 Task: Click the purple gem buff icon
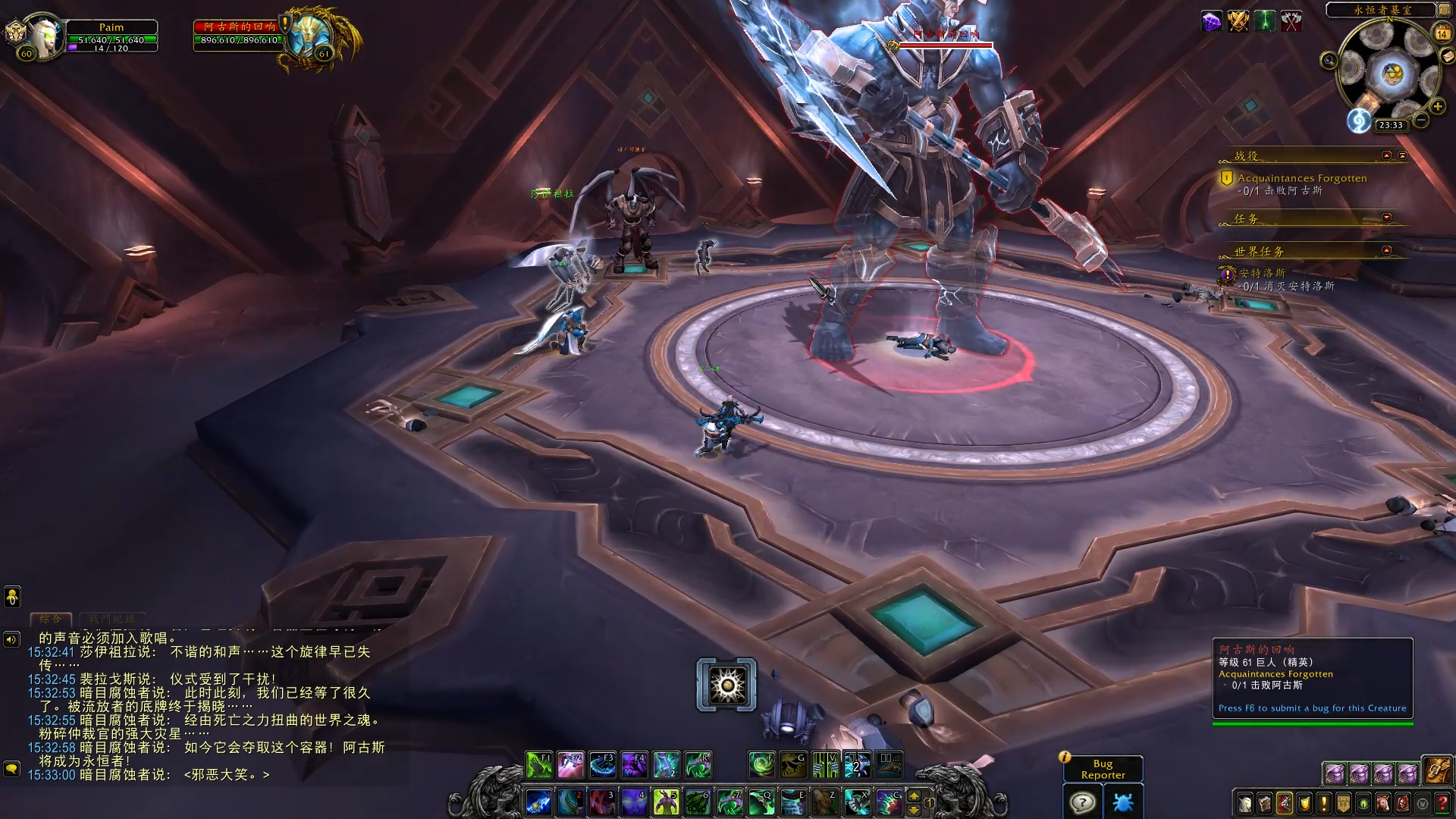1212,22
